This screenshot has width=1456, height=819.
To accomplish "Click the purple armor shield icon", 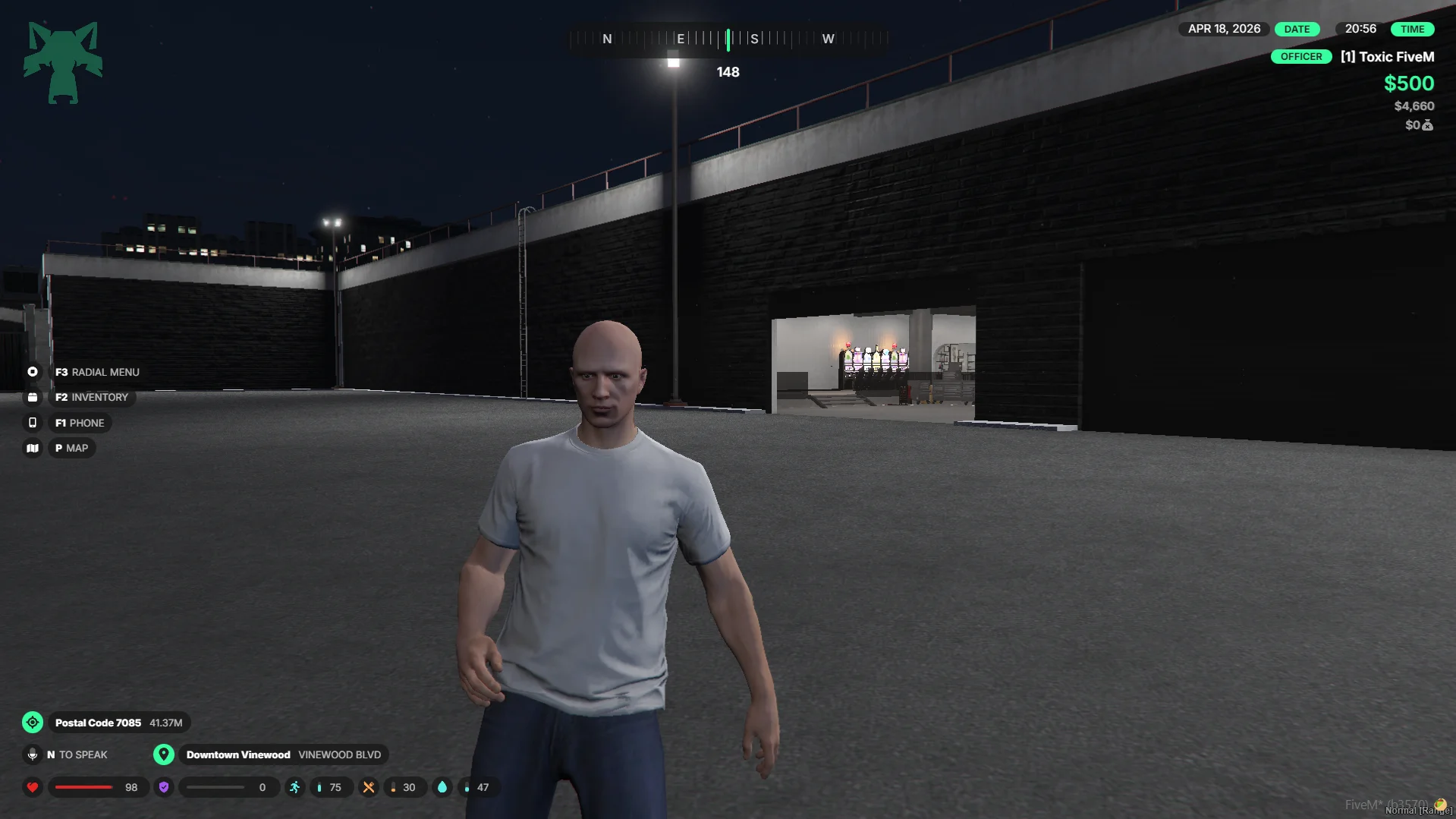I will [x=164, y=787].
